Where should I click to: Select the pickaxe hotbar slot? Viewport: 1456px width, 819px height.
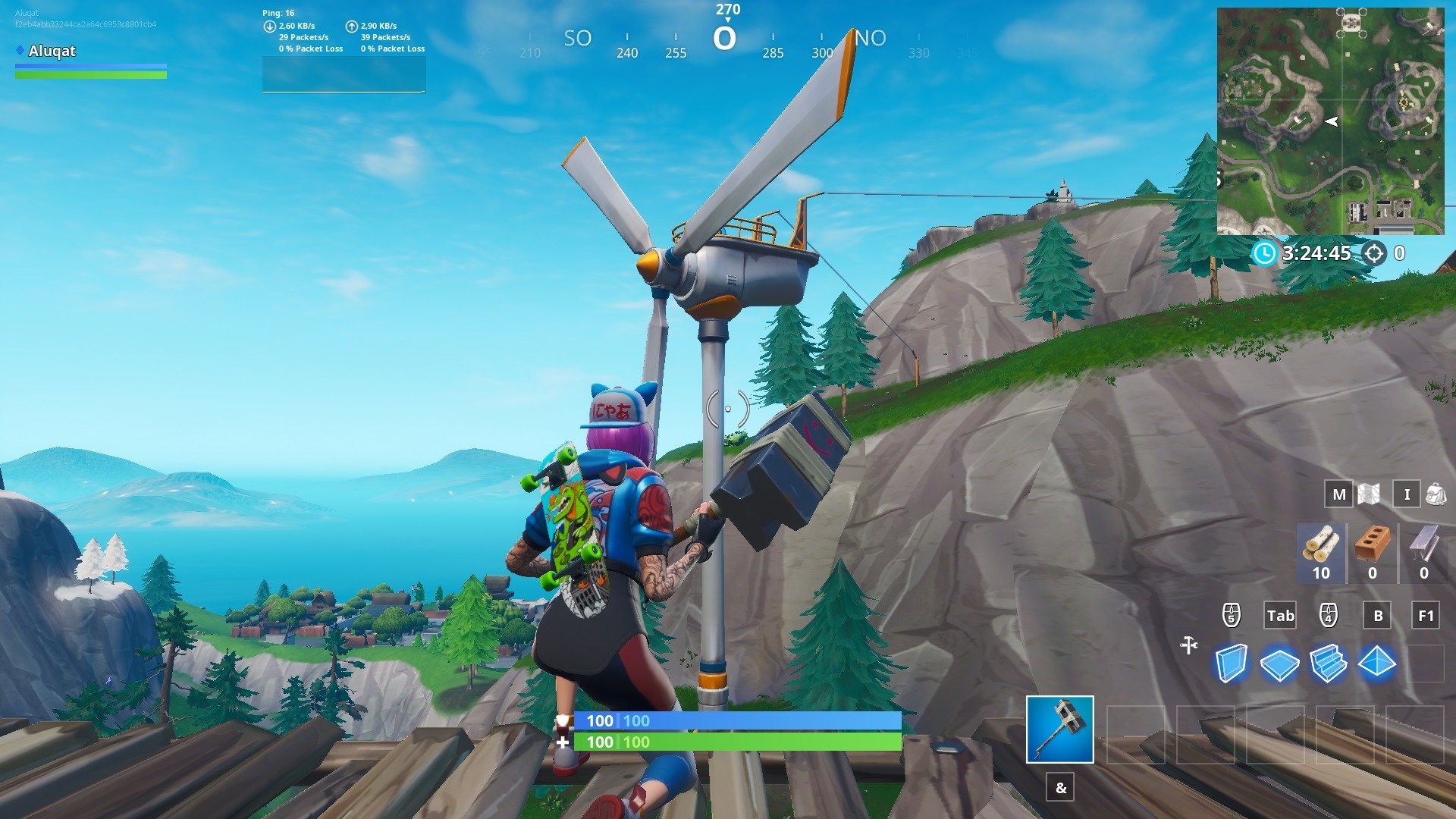click(1059, 729)
